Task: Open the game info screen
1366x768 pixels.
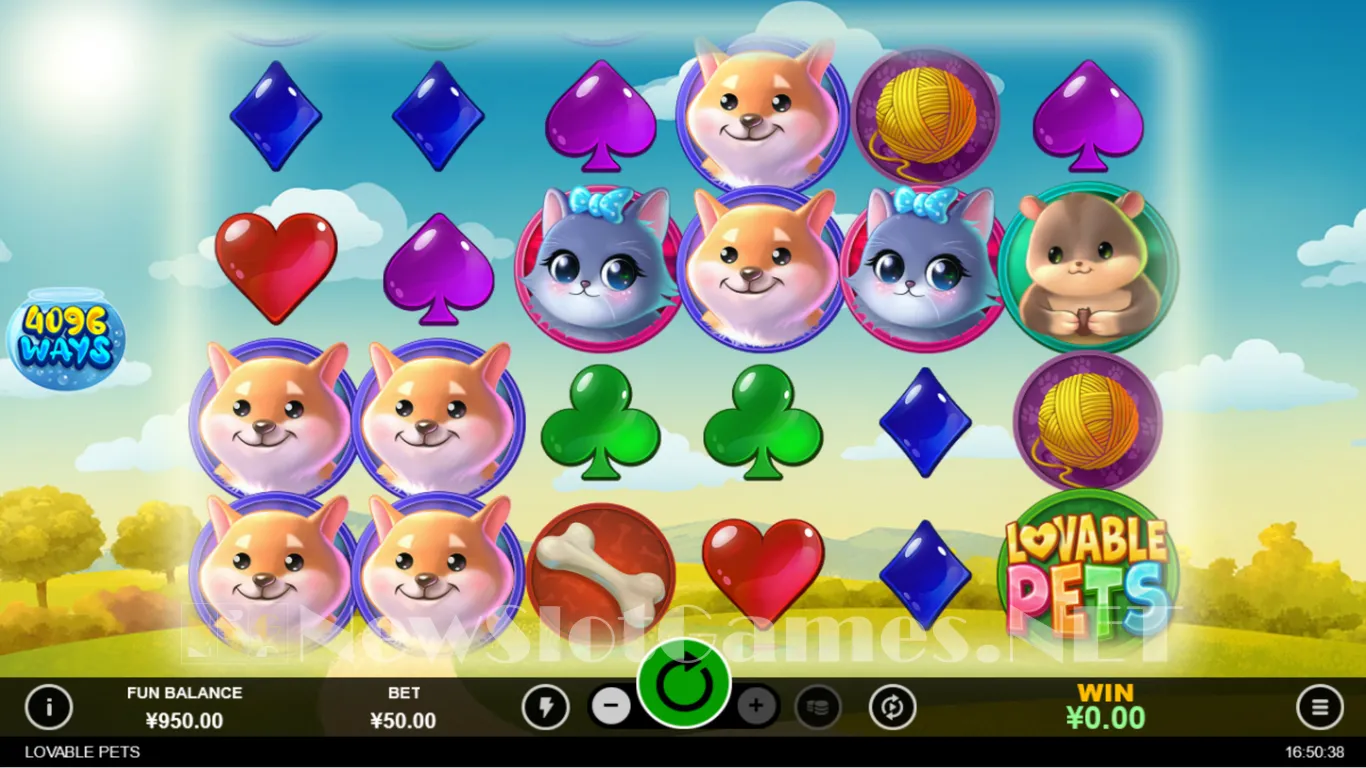Action: tap(48, 708)
